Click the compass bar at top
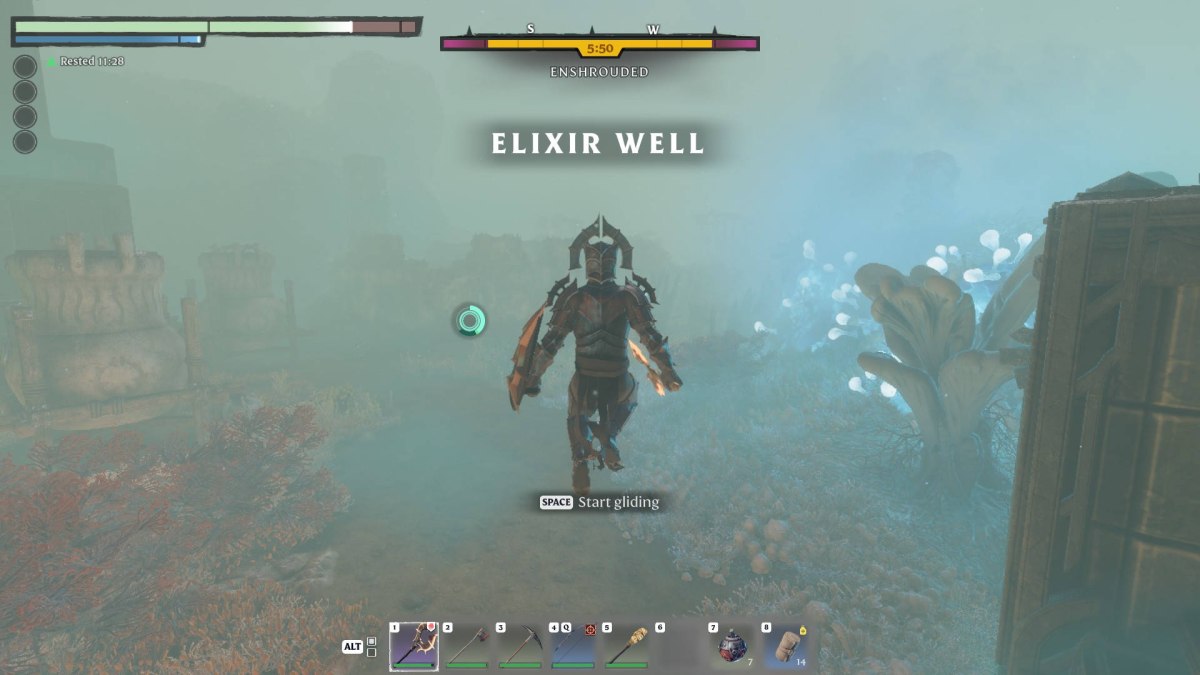1200x675 pixels. click(600, 43)
